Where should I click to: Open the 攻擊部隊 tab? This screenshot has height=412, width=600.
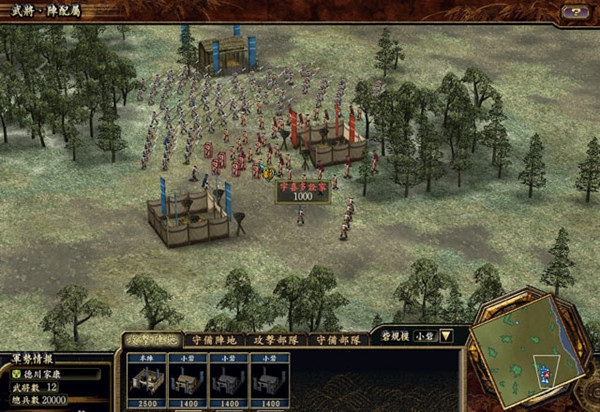click(x=274, y=340)
